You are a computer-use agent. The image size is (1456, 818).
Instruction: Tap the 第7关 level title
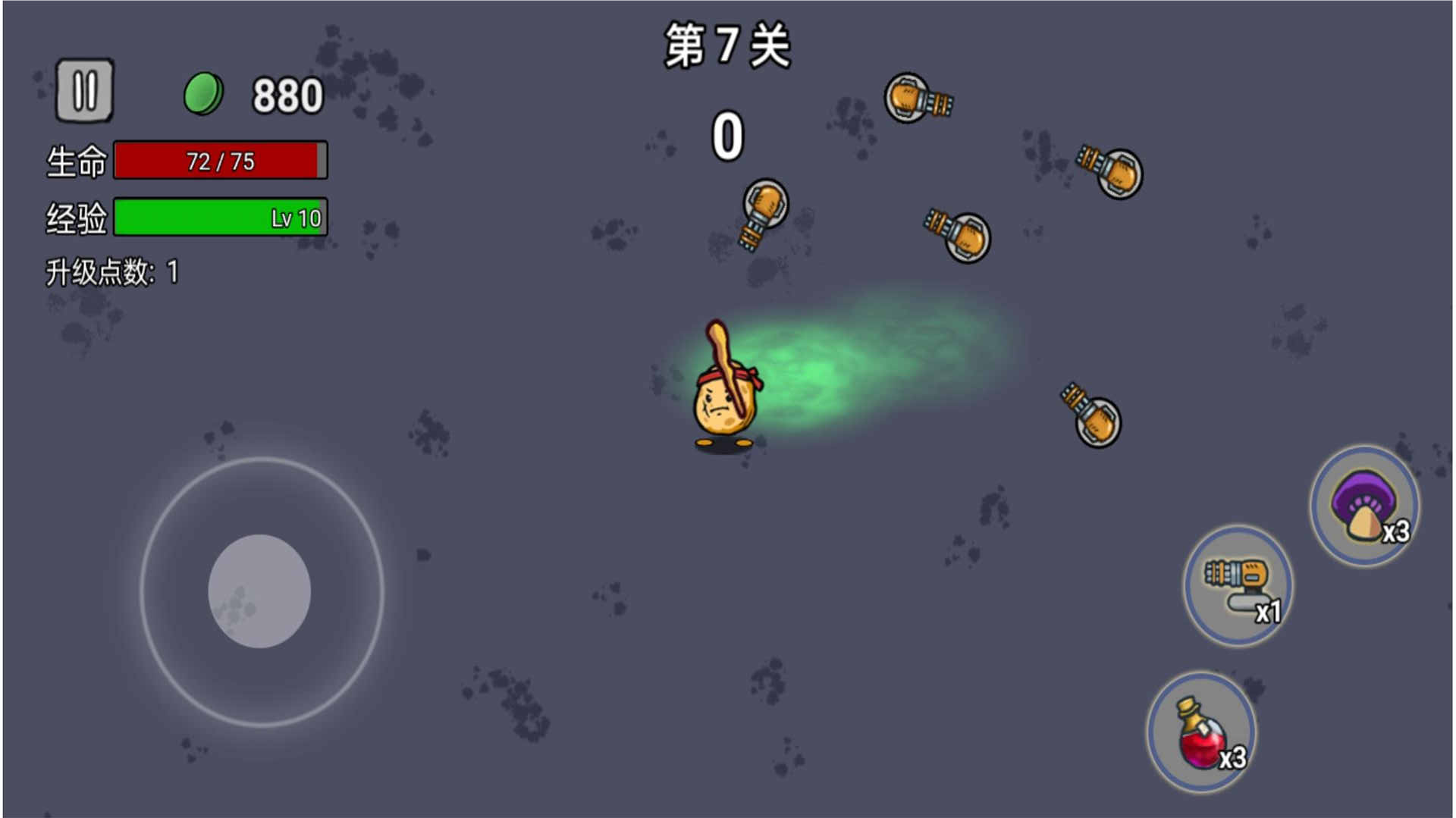(726, 45)
